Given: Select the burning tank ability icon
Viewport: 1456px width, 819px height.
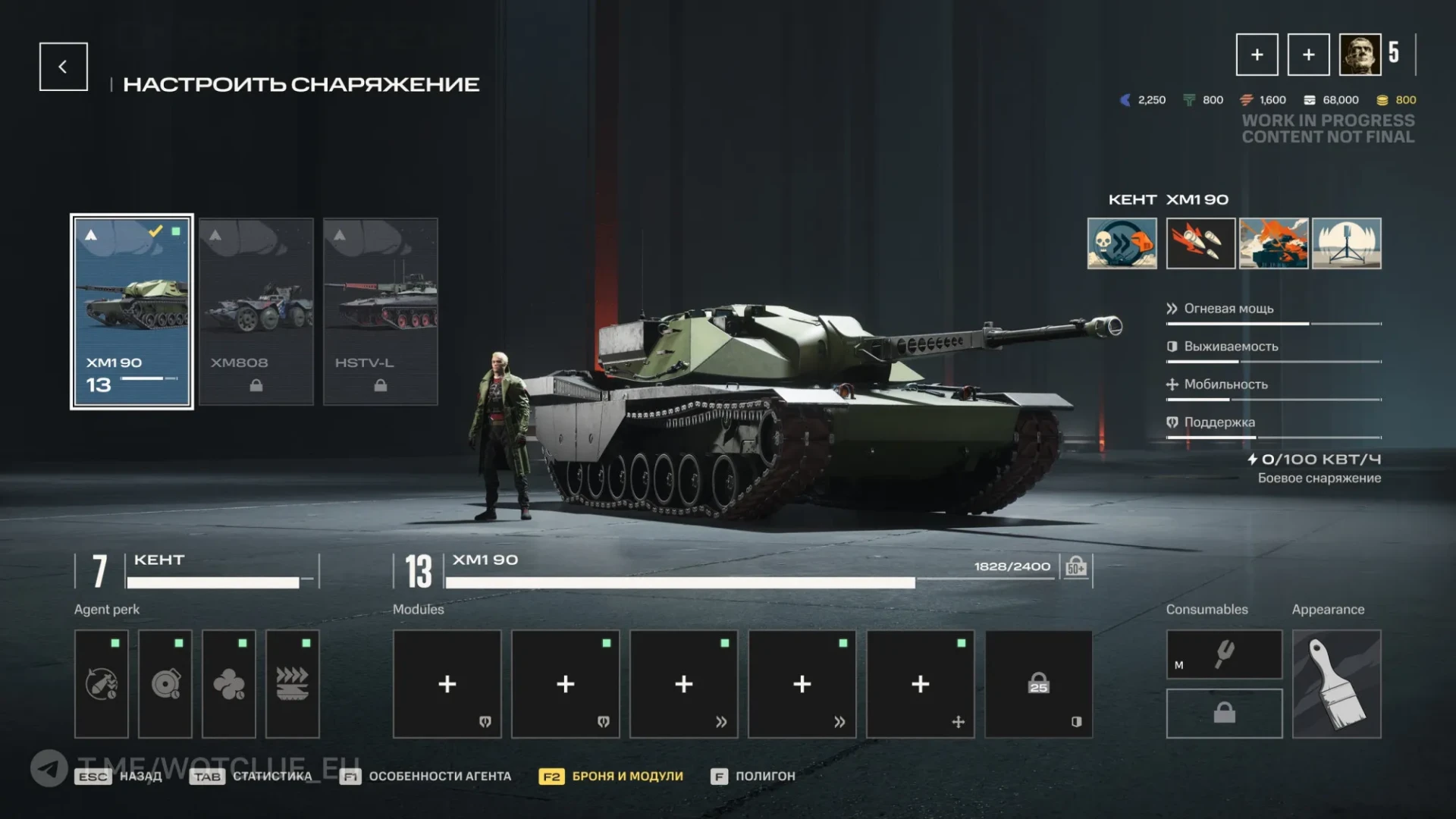Looking at the screenshot, I should click(x=1274, y=243).
